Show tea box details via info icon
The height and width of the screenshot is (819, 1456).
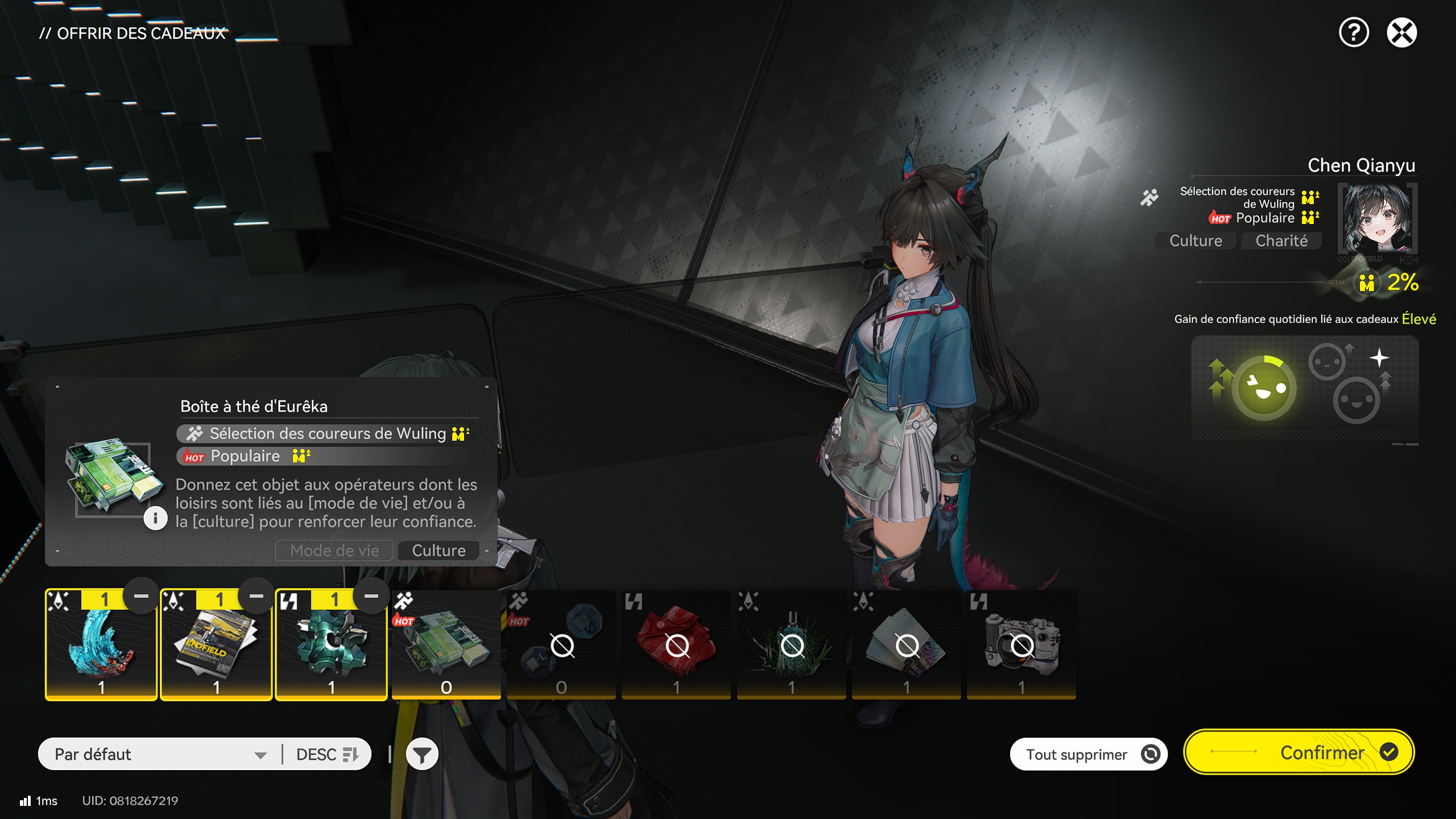click(x=155, y=518)
